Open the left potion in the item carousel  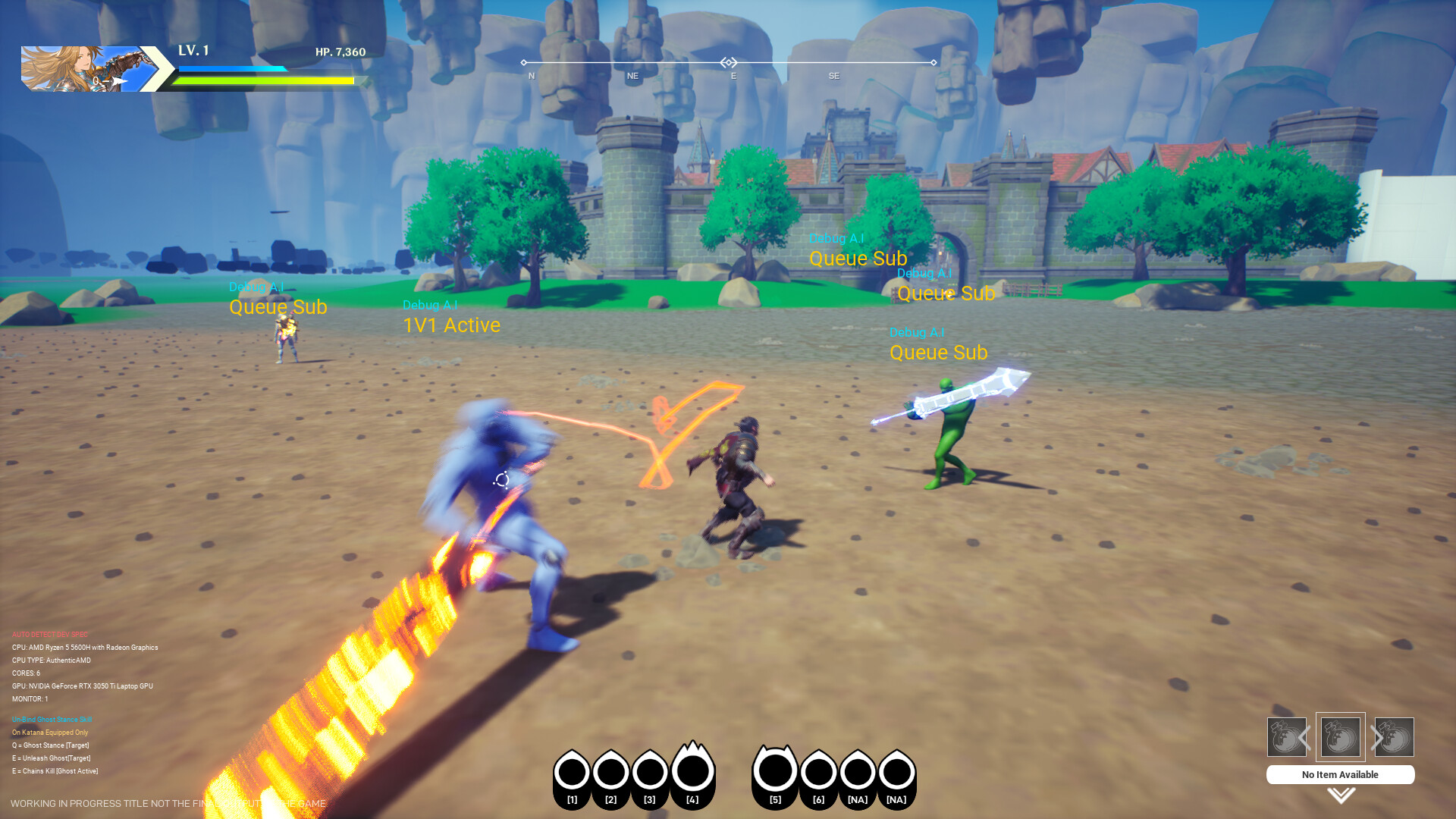1285,736
